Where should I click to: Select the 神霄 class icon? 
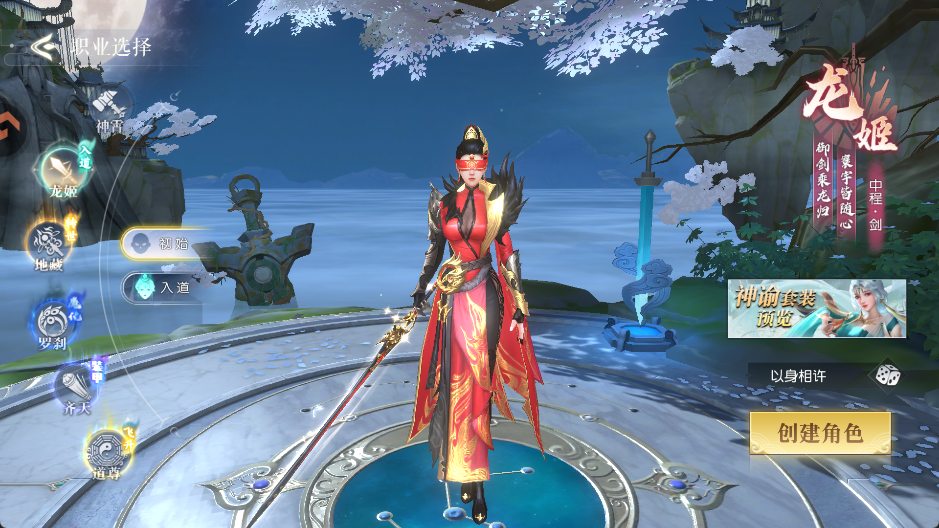(x=109, y=104)
